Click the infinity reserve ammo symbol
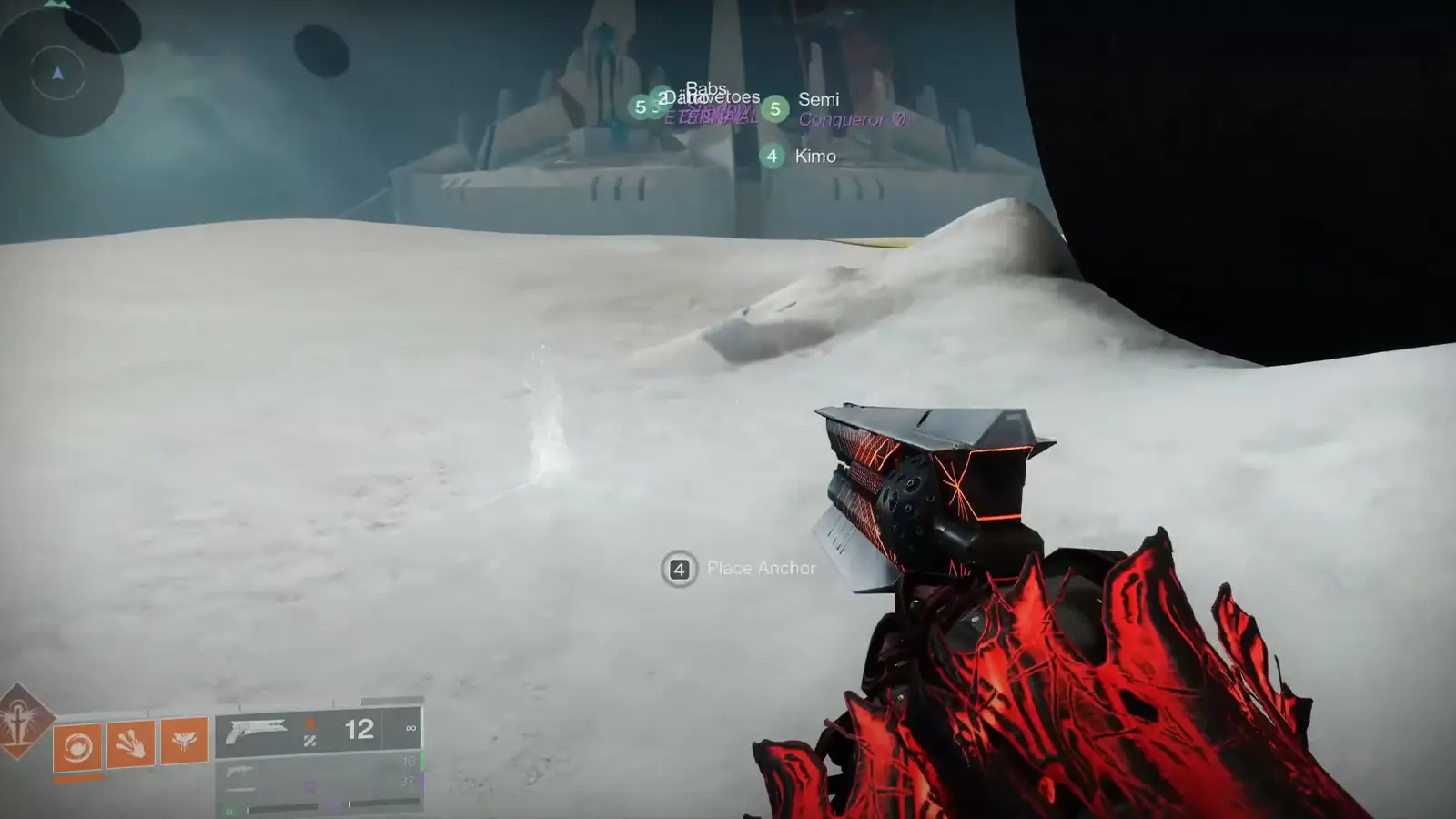This screenshot has width=1456, height=819. [x=412, y=727]
